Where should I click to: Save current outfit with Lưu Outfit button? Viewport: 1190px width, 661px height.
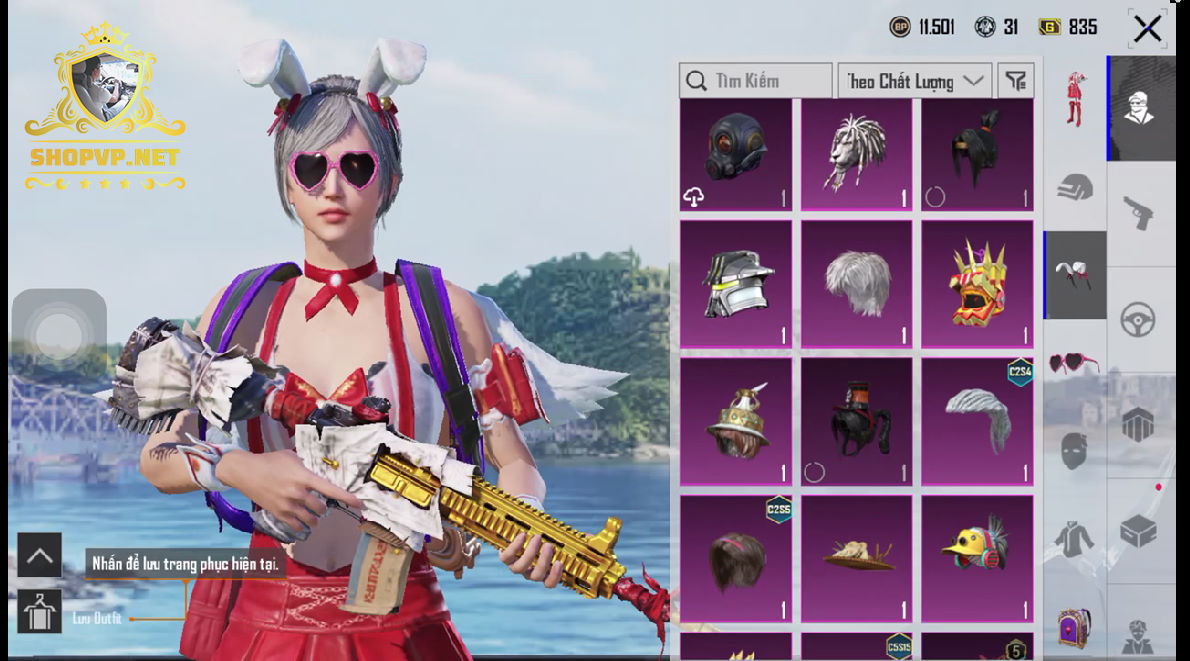click(x=40, y=612)
